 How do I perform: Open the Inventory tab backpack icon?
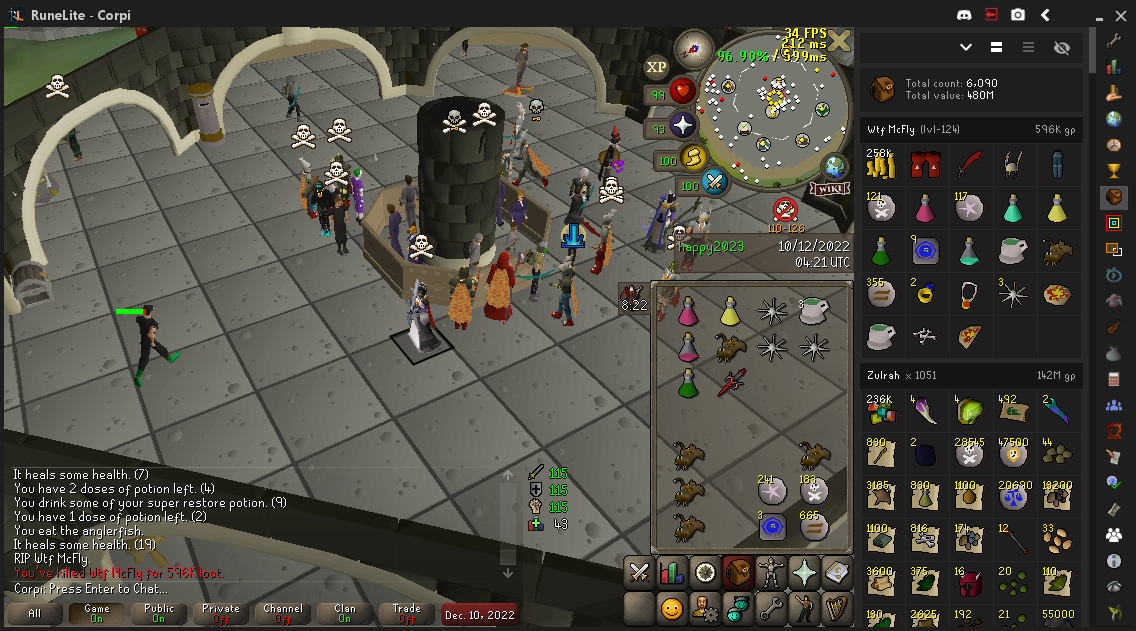738,572
